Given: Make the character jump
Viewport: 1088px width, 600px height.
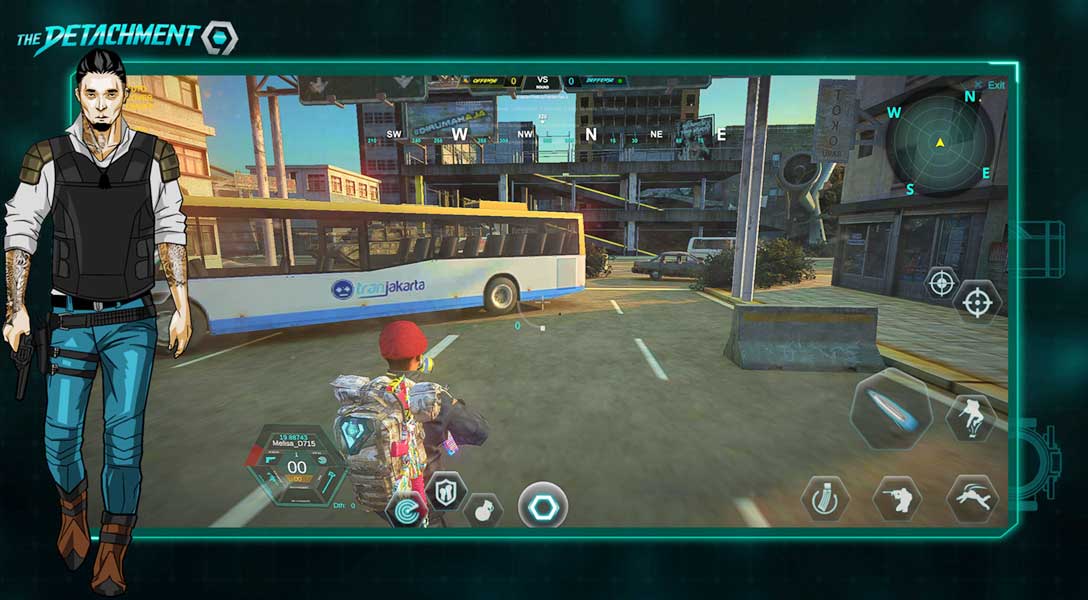Looking at the screenshot, I should [970, 417].
